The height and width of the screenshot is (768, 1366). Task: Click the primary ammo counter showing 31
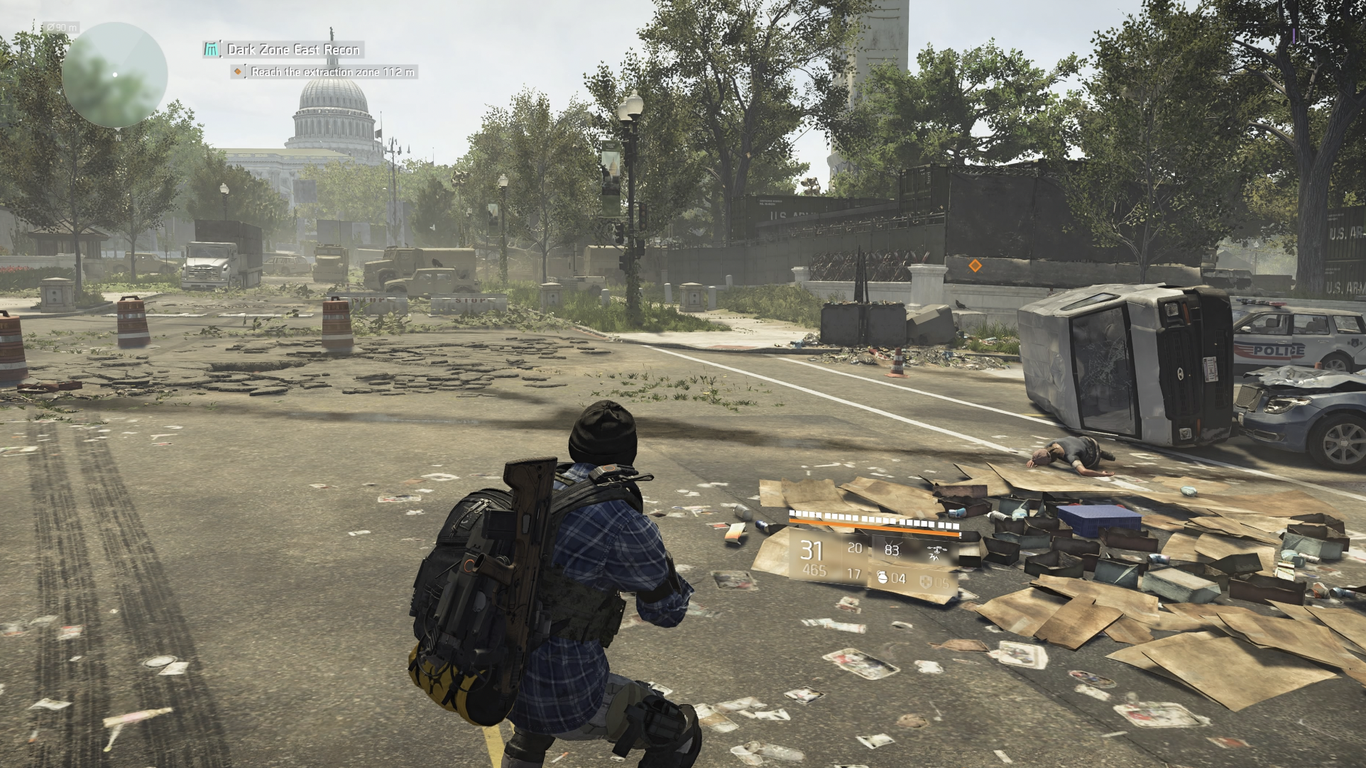(811, 550)
